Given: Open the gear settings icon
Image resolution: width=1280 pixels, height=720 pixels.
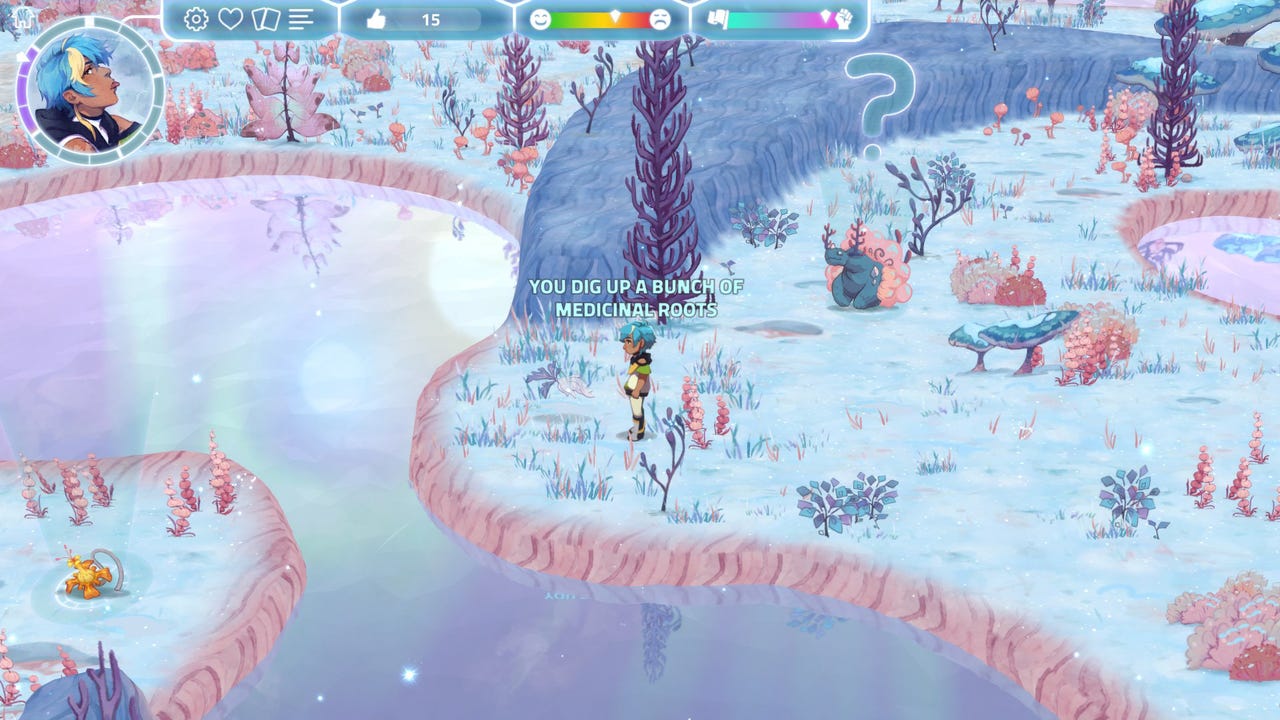Looking at the screenshot, I should pyautogui.click(x=196, y=19).
